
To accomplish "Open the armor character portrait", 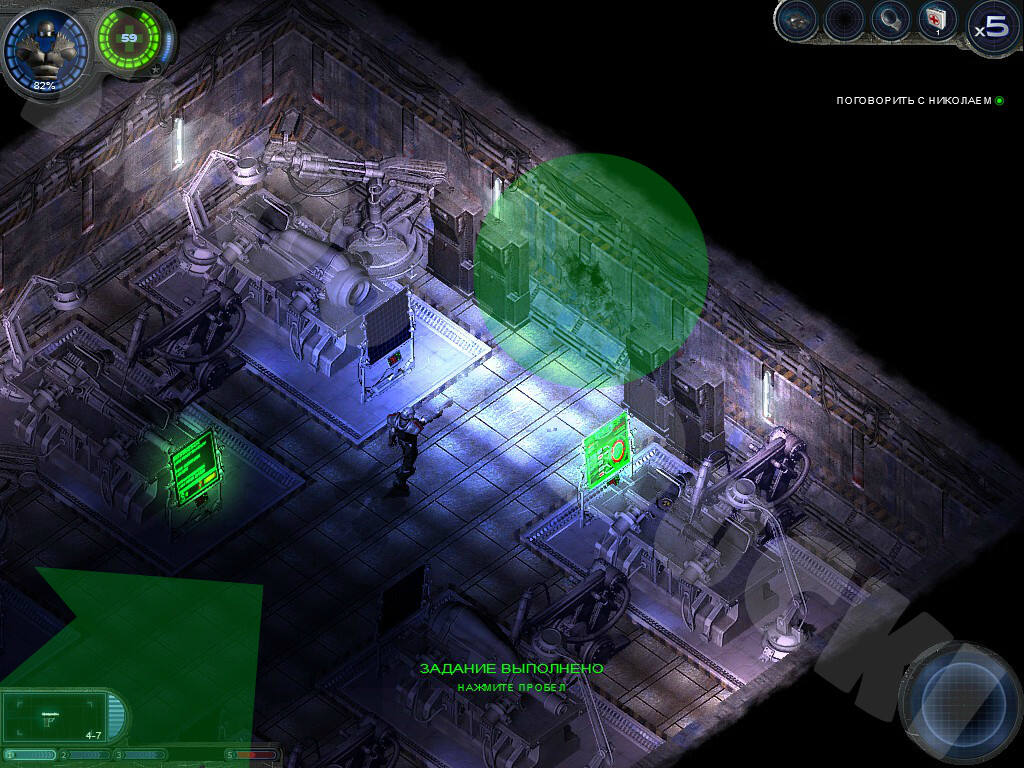I will [44, 48].
